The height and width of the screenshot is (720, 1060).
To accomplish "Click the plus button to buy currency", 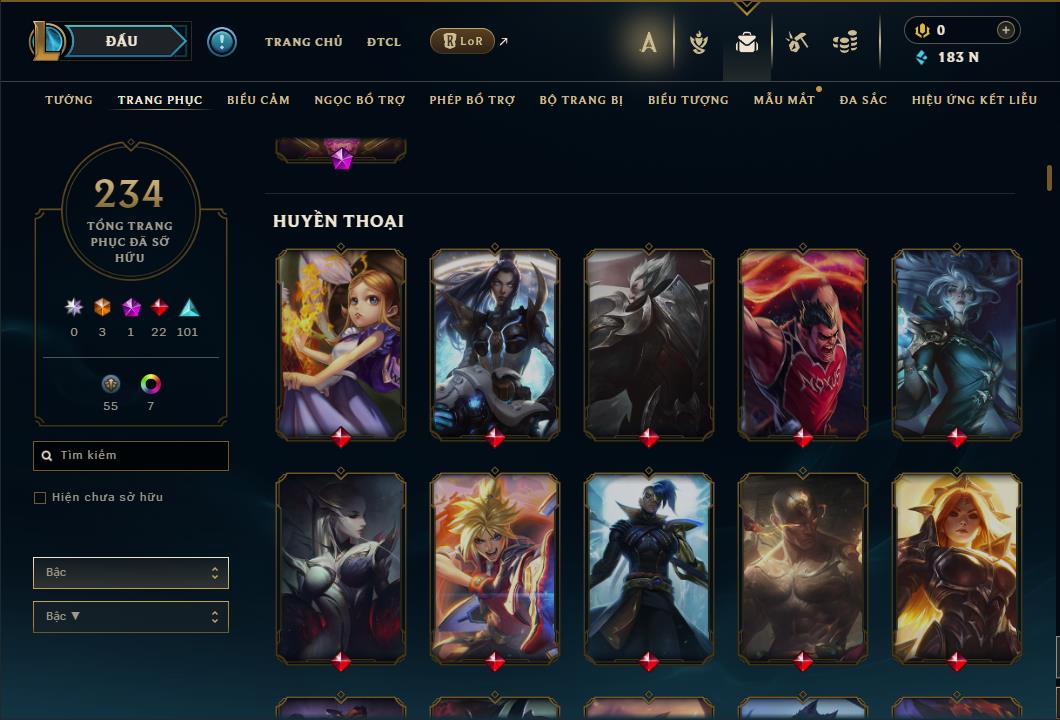I will [1005, 31].
